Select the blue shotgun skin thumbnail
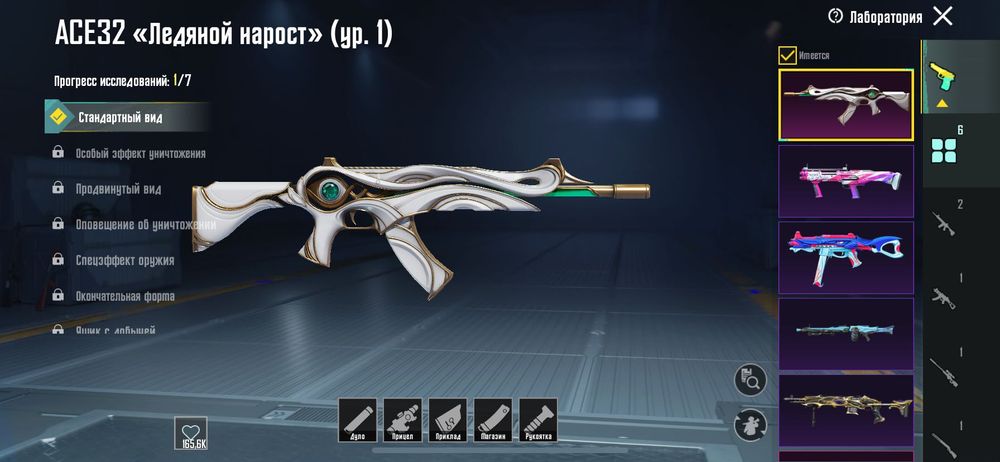The width and height of the screenshot is (1000, 462). [x=845, y=333]
